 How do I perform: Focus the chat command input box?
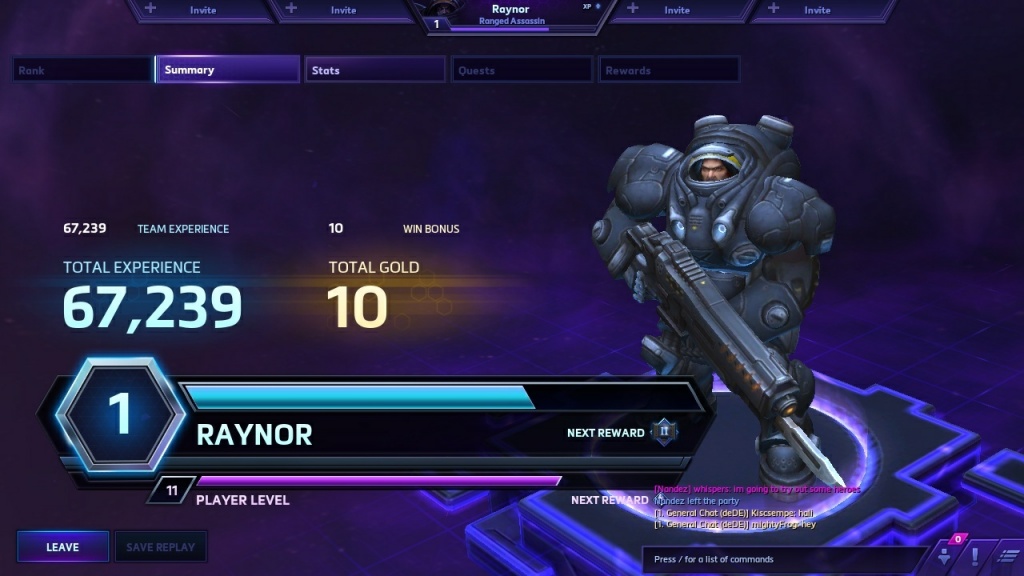tap(785, 559)
